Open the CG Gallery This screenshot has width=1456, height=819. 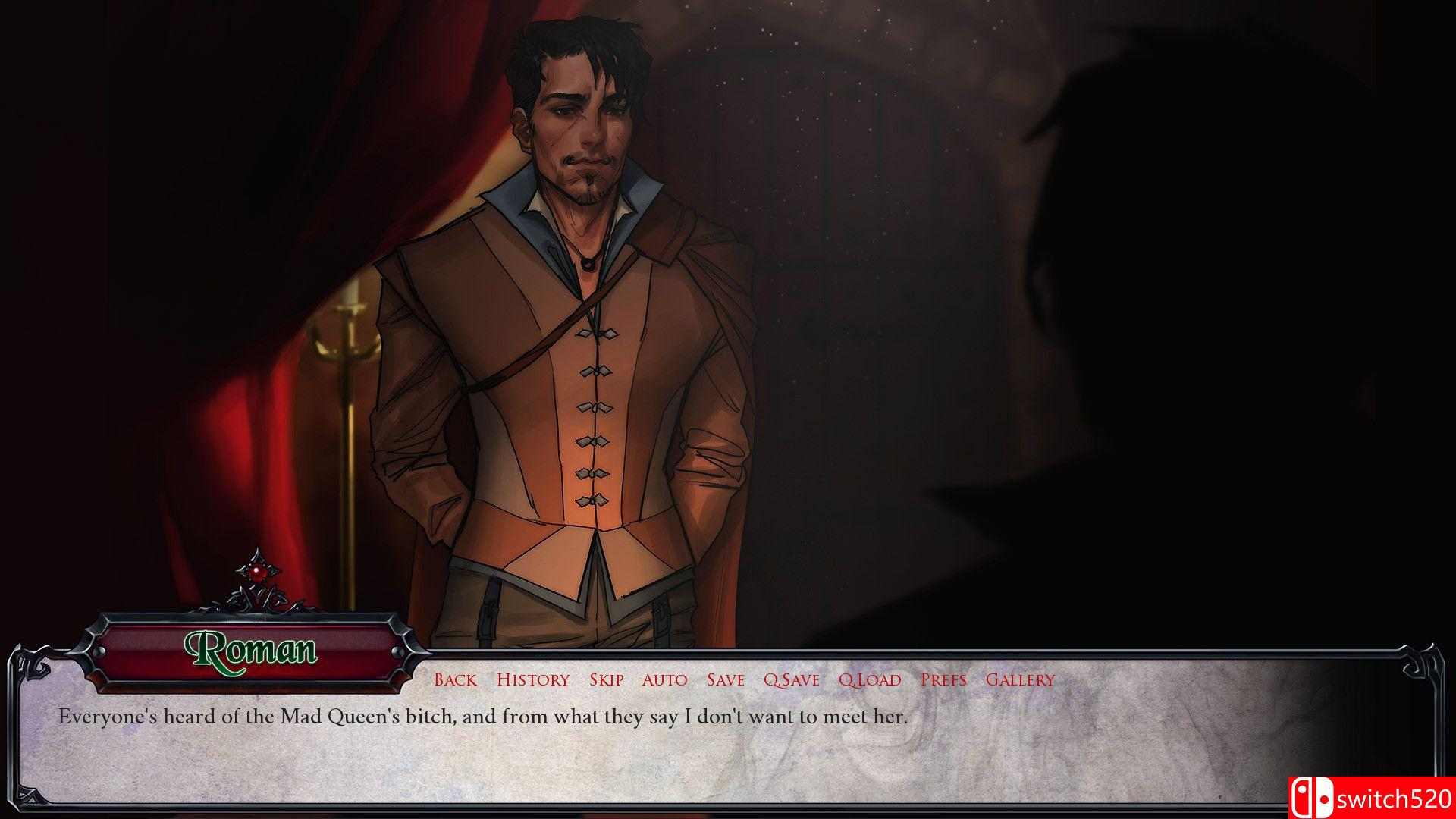[x=1018, y=680]
